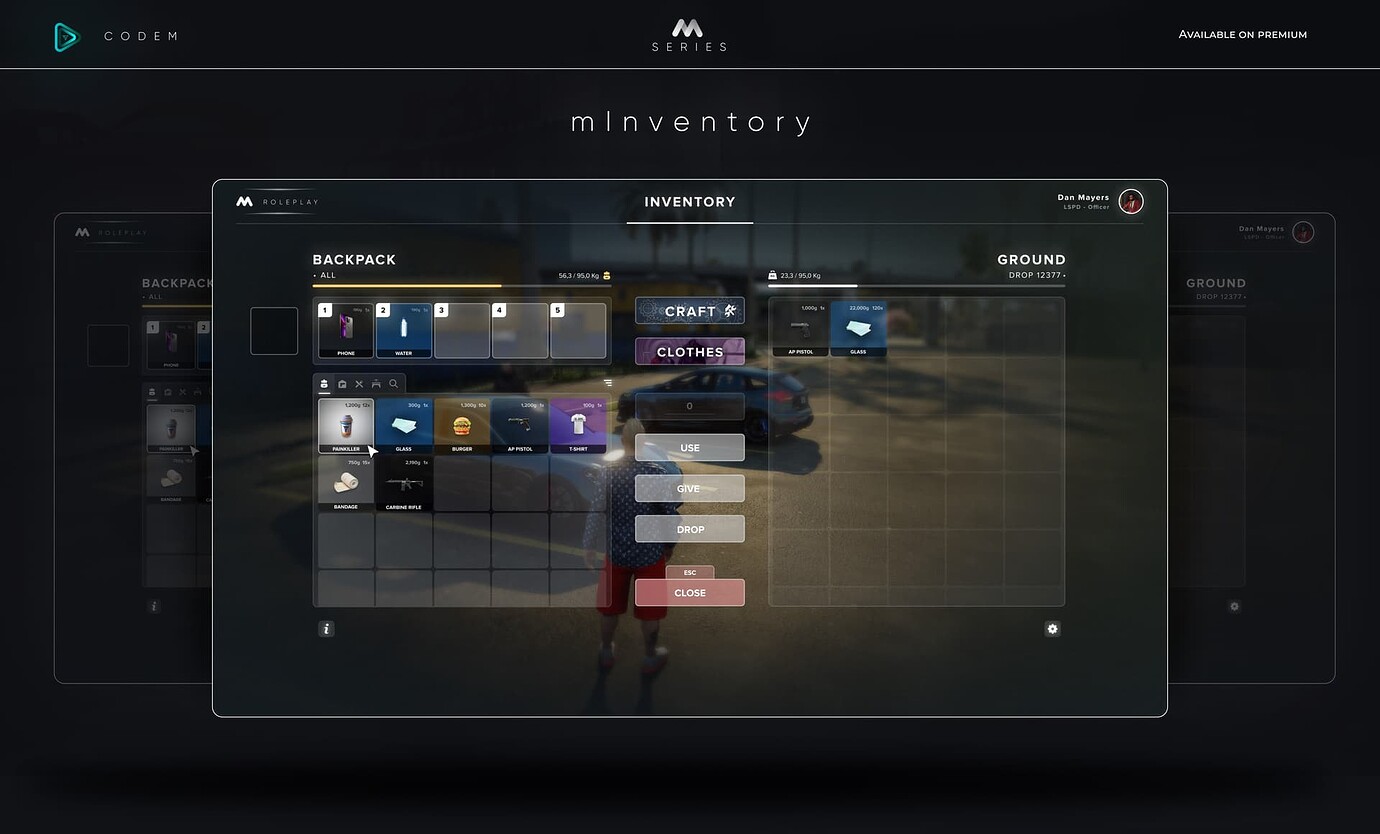Screen dimensions: 1380x834
Task: Click DROP to discard an item
Action: [689, 528]
